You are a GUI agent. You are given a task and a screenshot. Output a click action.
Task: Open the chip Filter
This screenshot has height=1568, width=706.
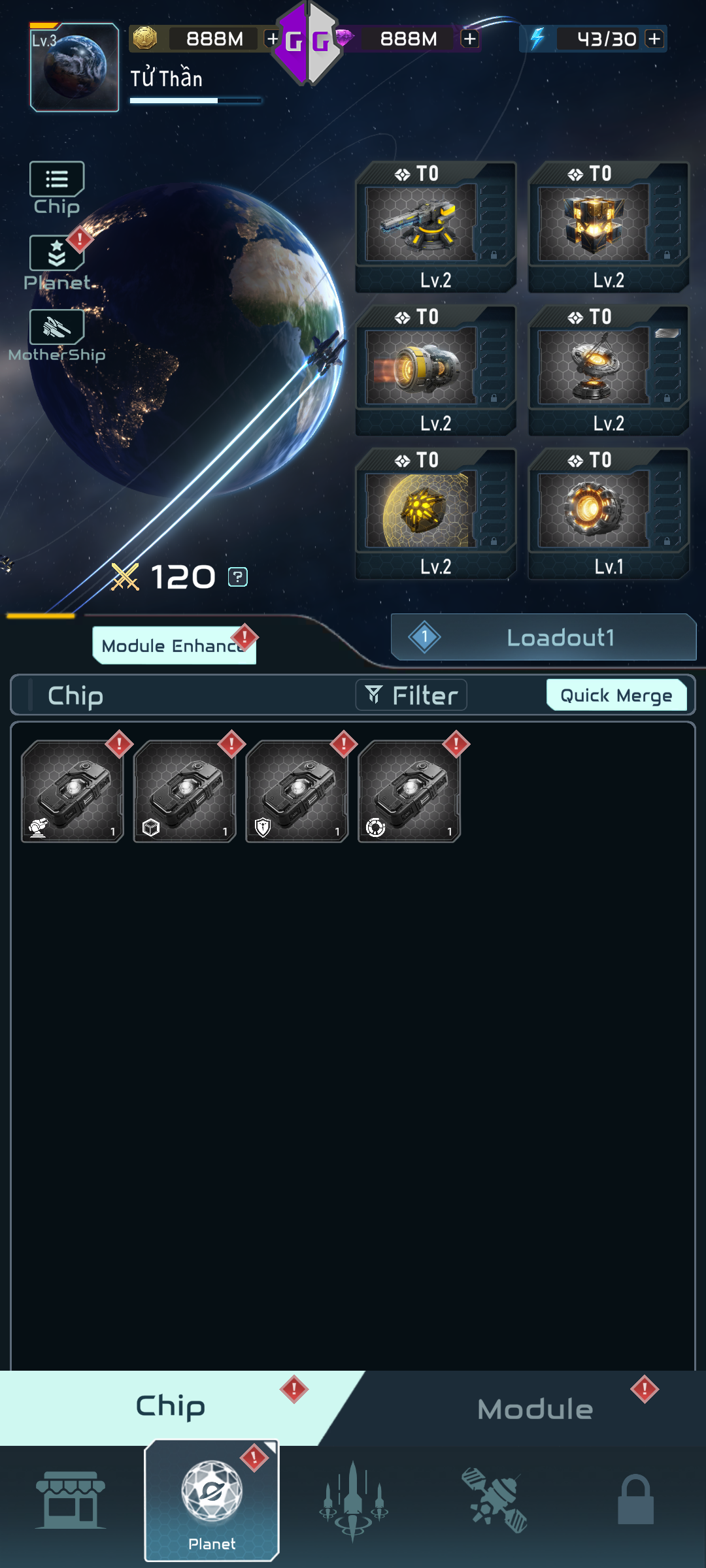411,695
